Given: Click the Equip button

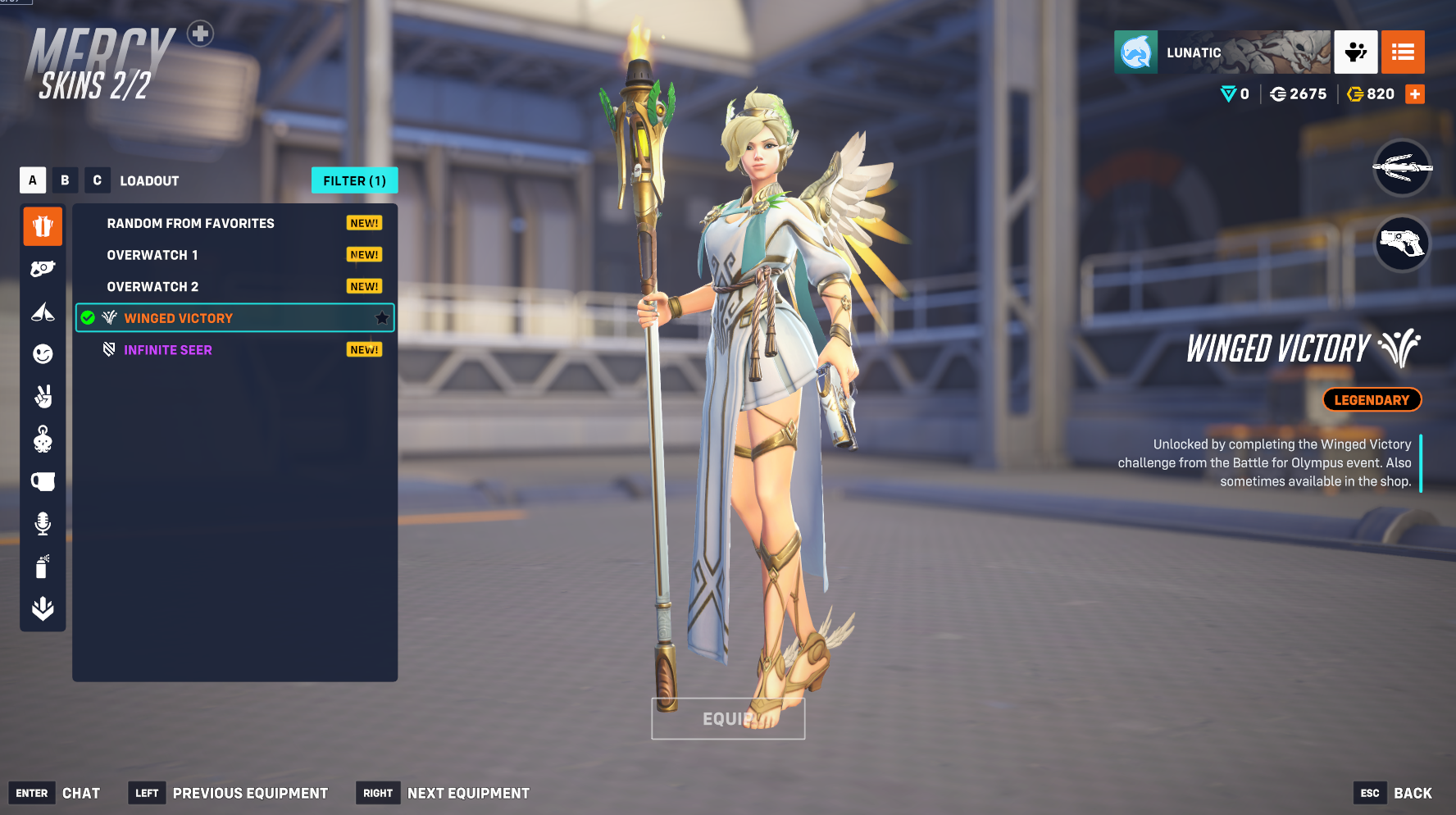Looking at the screenshot, I should (x=728, y=719).
